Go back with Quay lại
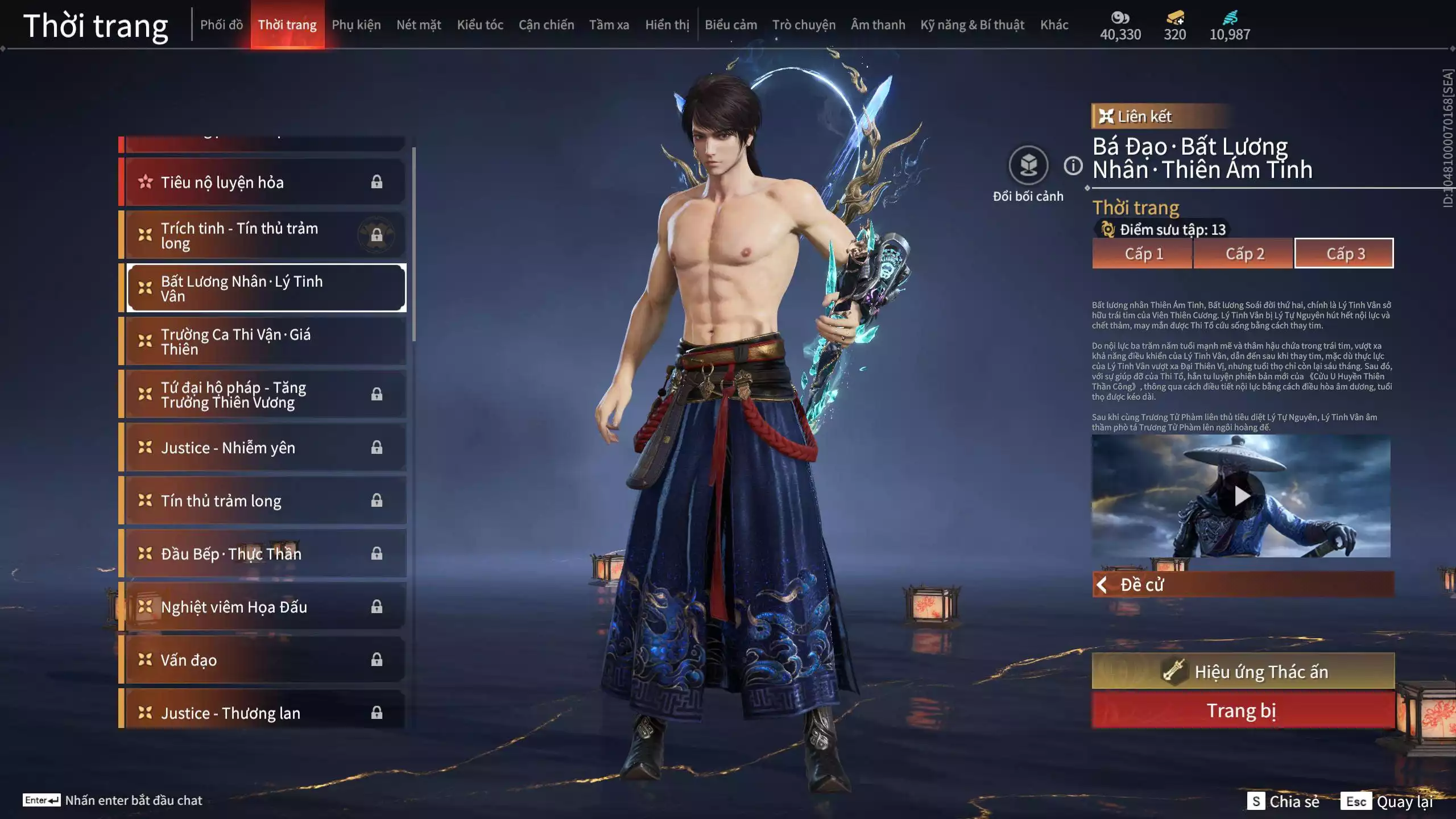Image resolution: width=1456 pixels, height=819 pixels. 1388,801
